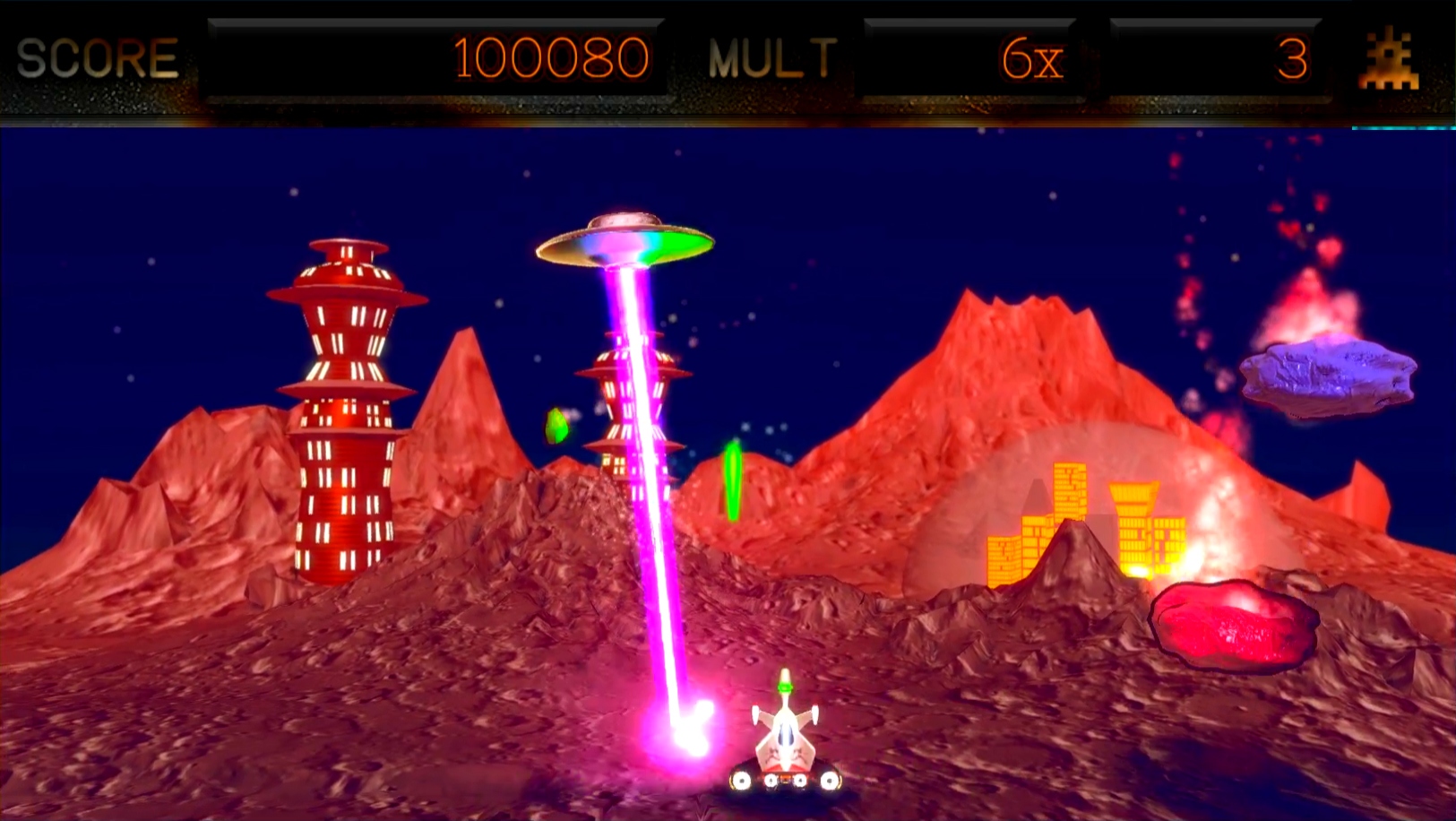This screenshot has height=821, width=1456.
Task: Select the green gem floating left of the tower
Action: (x=556, y=426)
